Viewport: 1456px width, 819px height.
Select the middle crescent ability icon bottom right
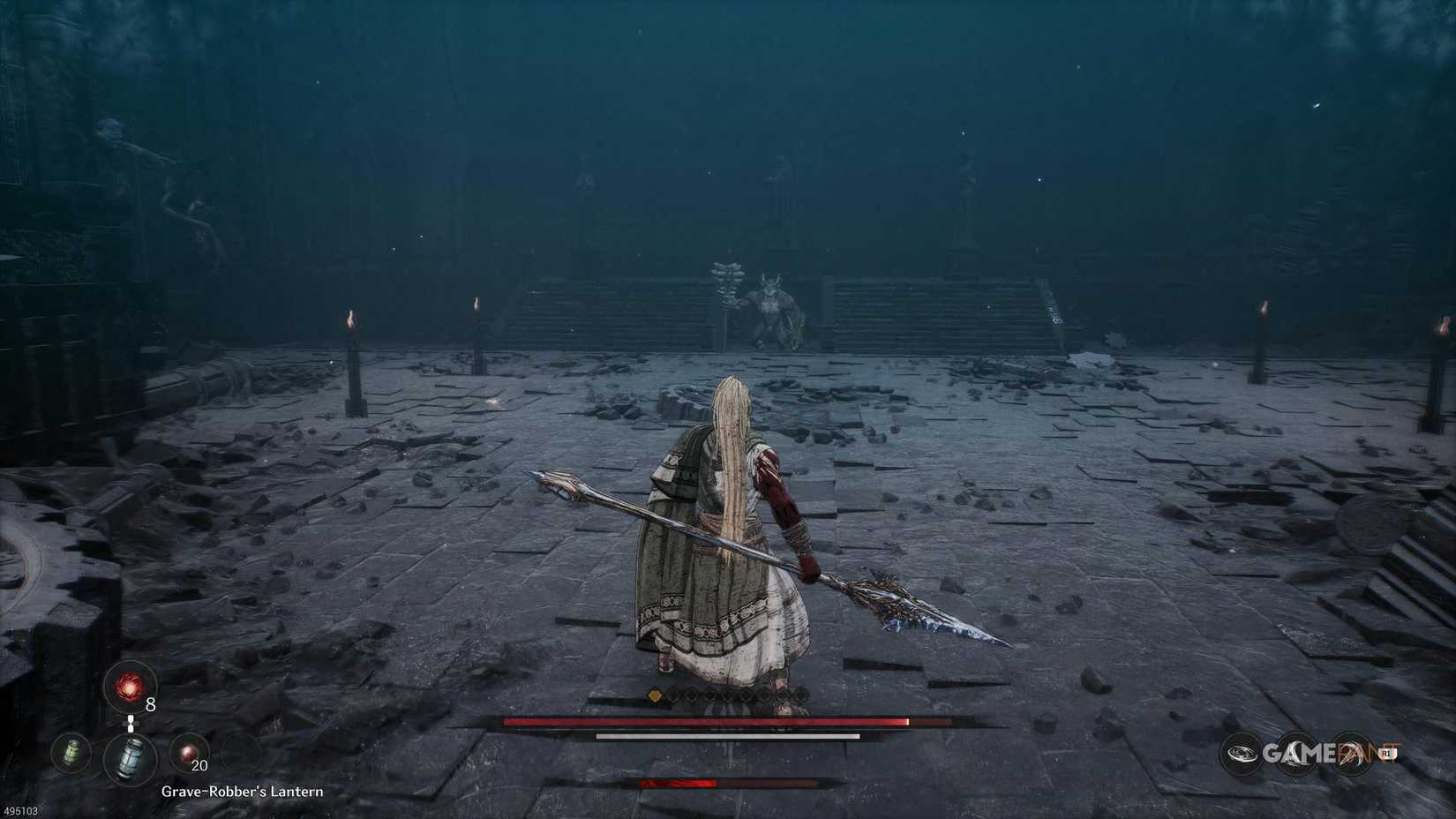(1297, 754)
